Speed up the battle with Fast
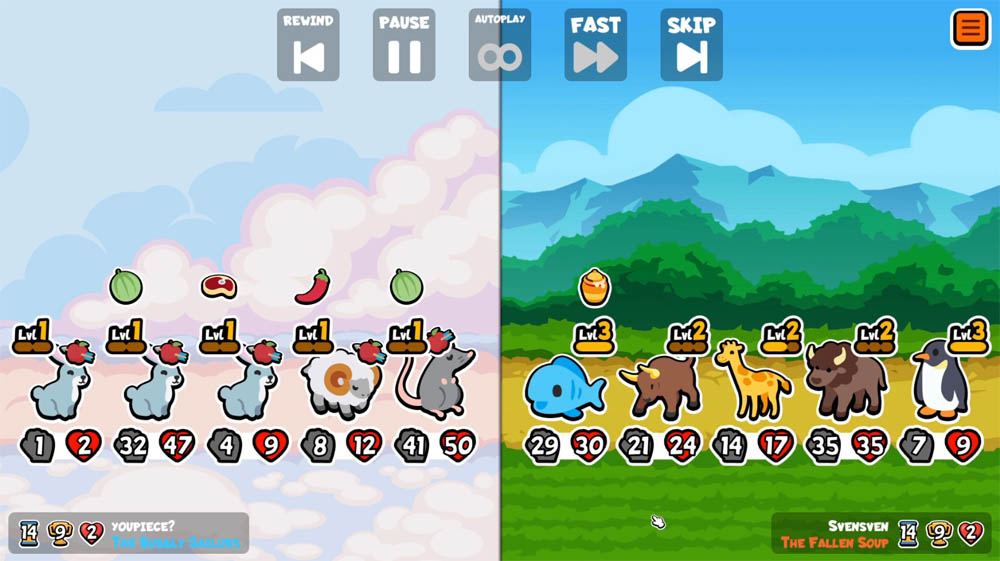 (x=596, y=46)
